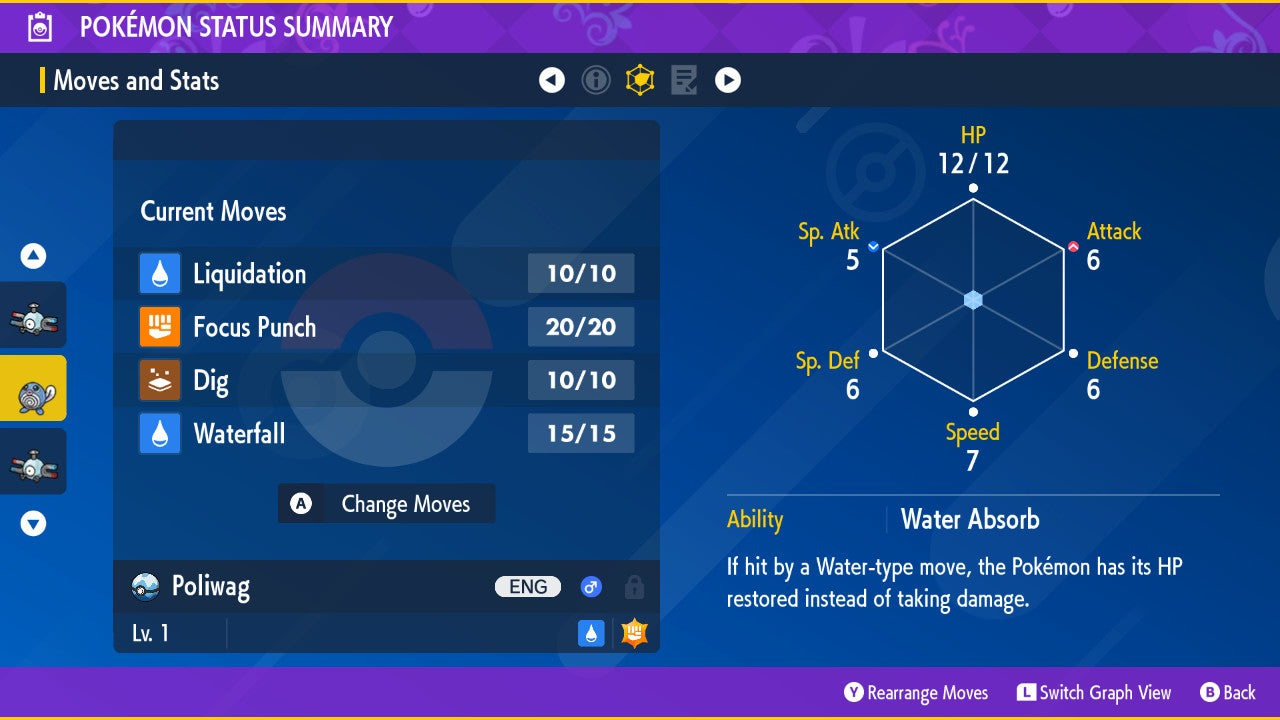Pick the Waterfall move row
This screenshot has height=720, width=1280.
coord(386,434)
